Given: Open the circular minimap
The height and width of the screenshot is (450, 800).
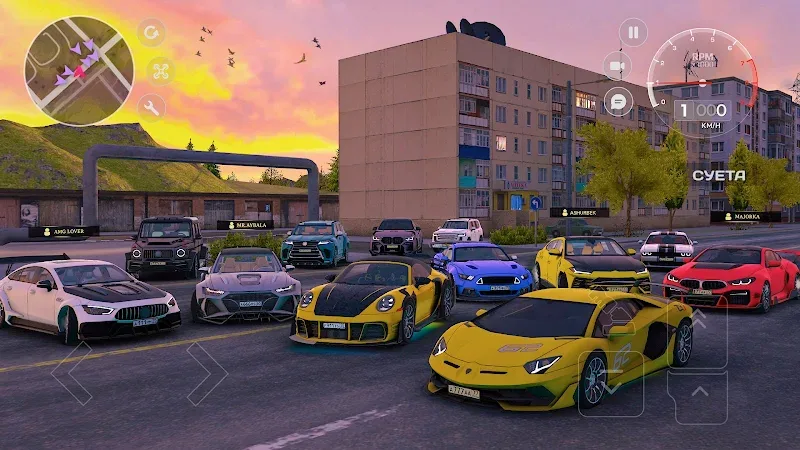Looking at the screenshot, I should (78, 71).
